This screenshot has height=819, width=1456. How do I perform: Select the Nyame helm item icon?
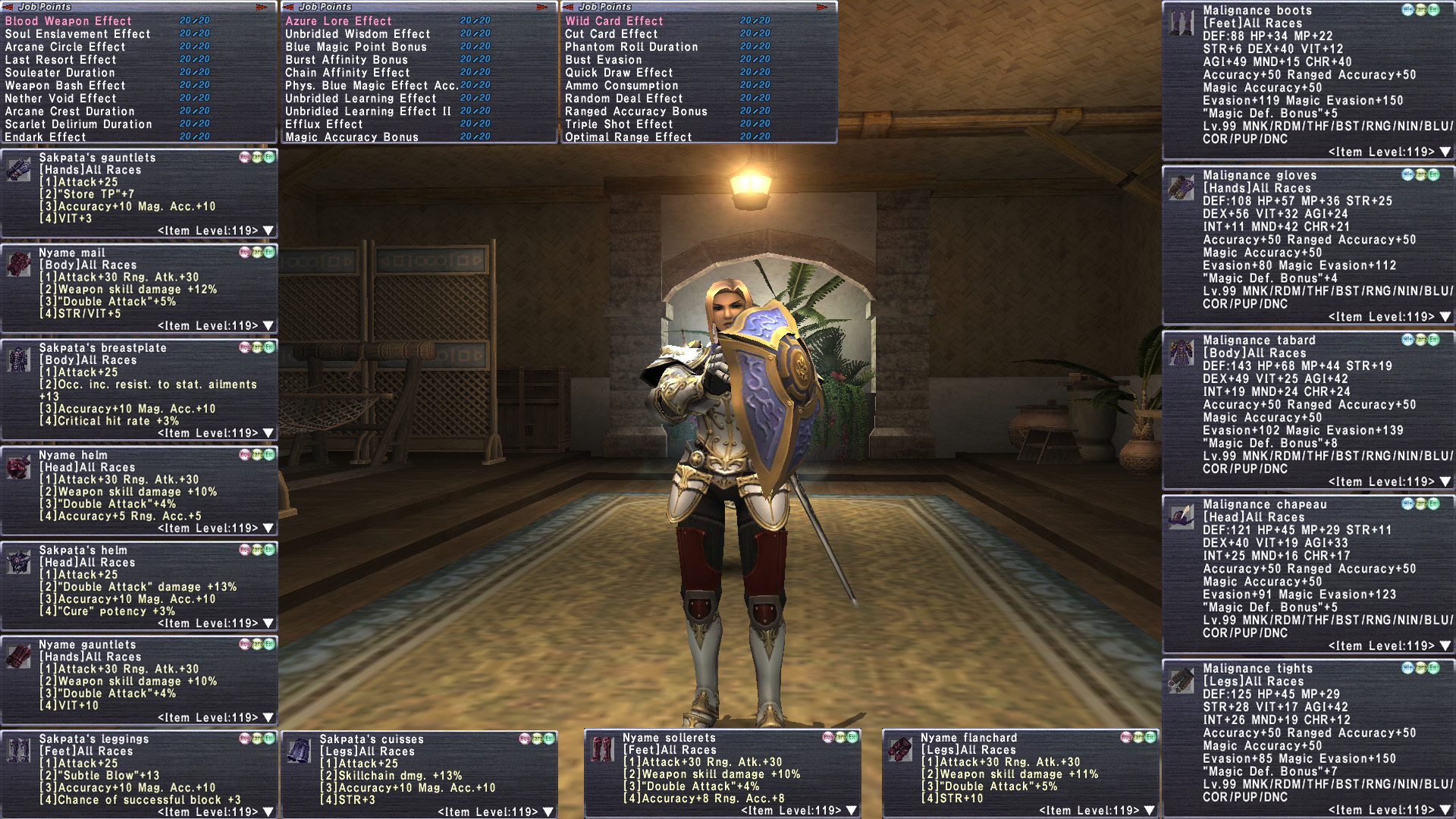click(19, 467)
